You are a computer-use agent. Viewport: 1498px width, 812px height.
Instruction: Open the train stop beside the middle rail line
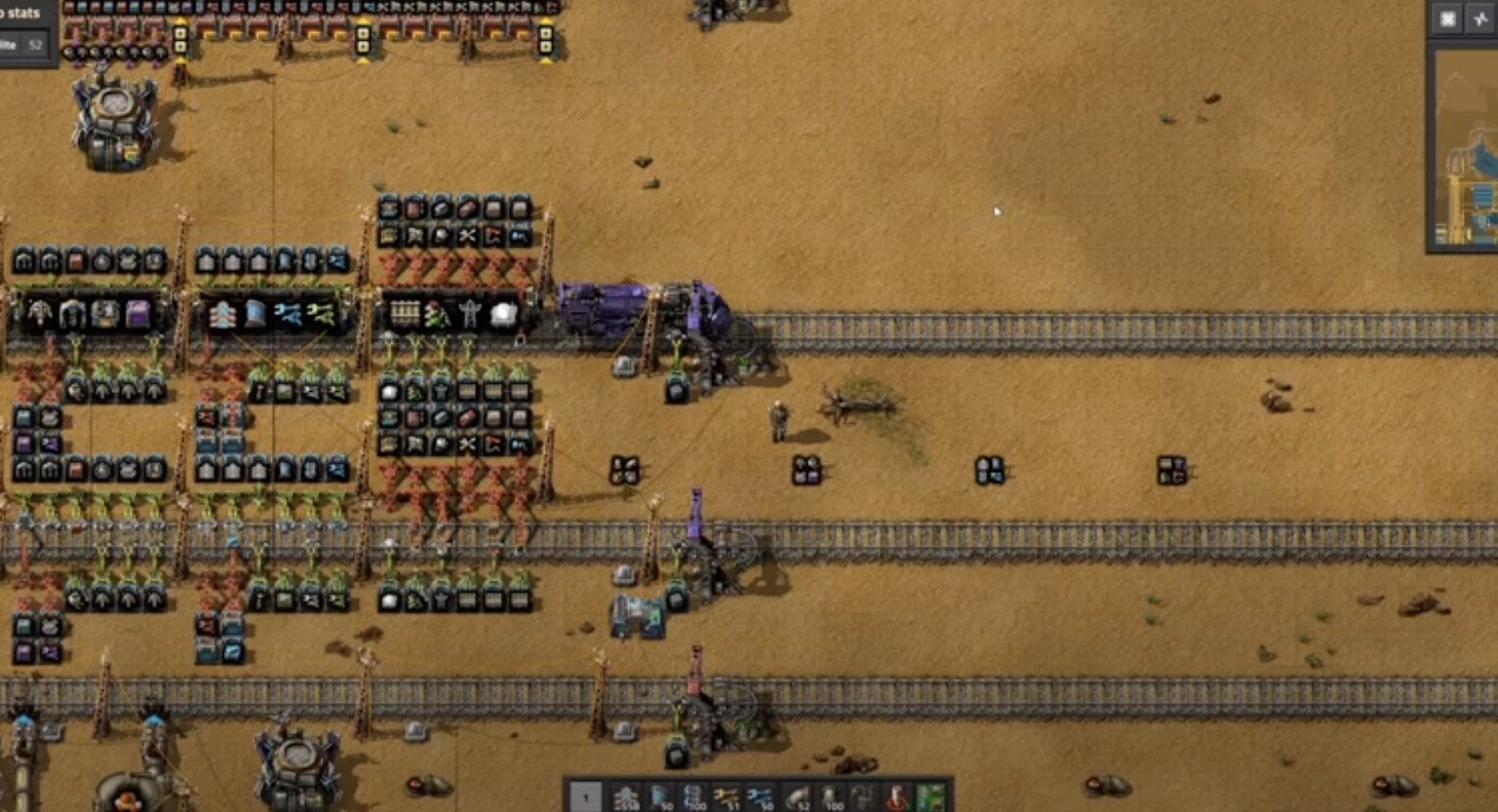[694, 507]
